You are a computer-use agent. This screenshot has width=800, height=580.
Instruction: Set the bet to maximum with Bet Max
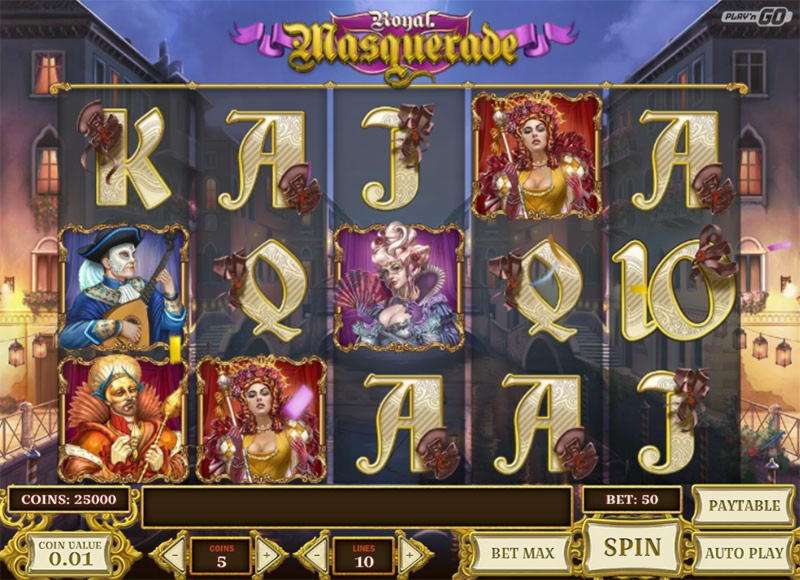click(x=520, y=553)
